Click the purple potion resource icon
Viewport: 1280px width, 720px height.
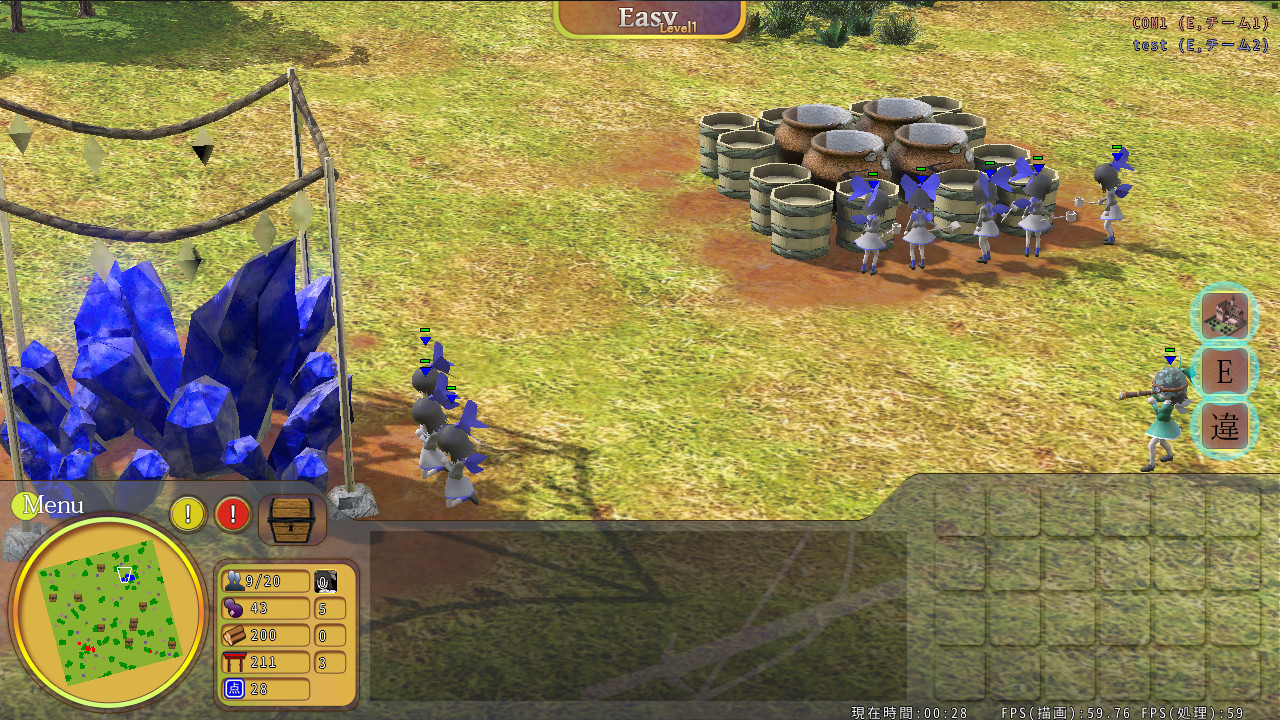click(x=234, y=608)
